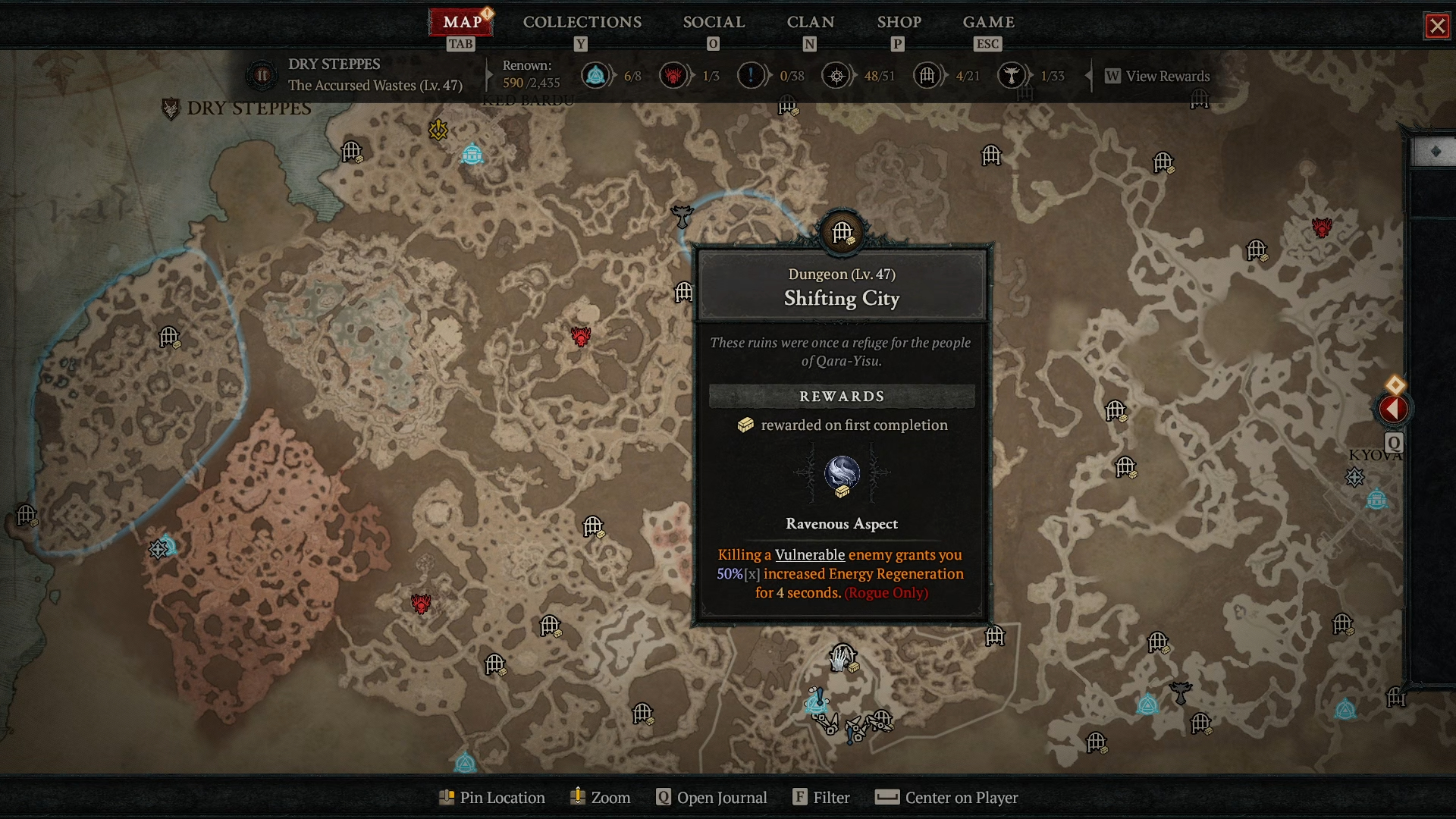Viewport: 1456px width, 819px height.
Task: Switch to the Collections tab
Action: (582, 22)
